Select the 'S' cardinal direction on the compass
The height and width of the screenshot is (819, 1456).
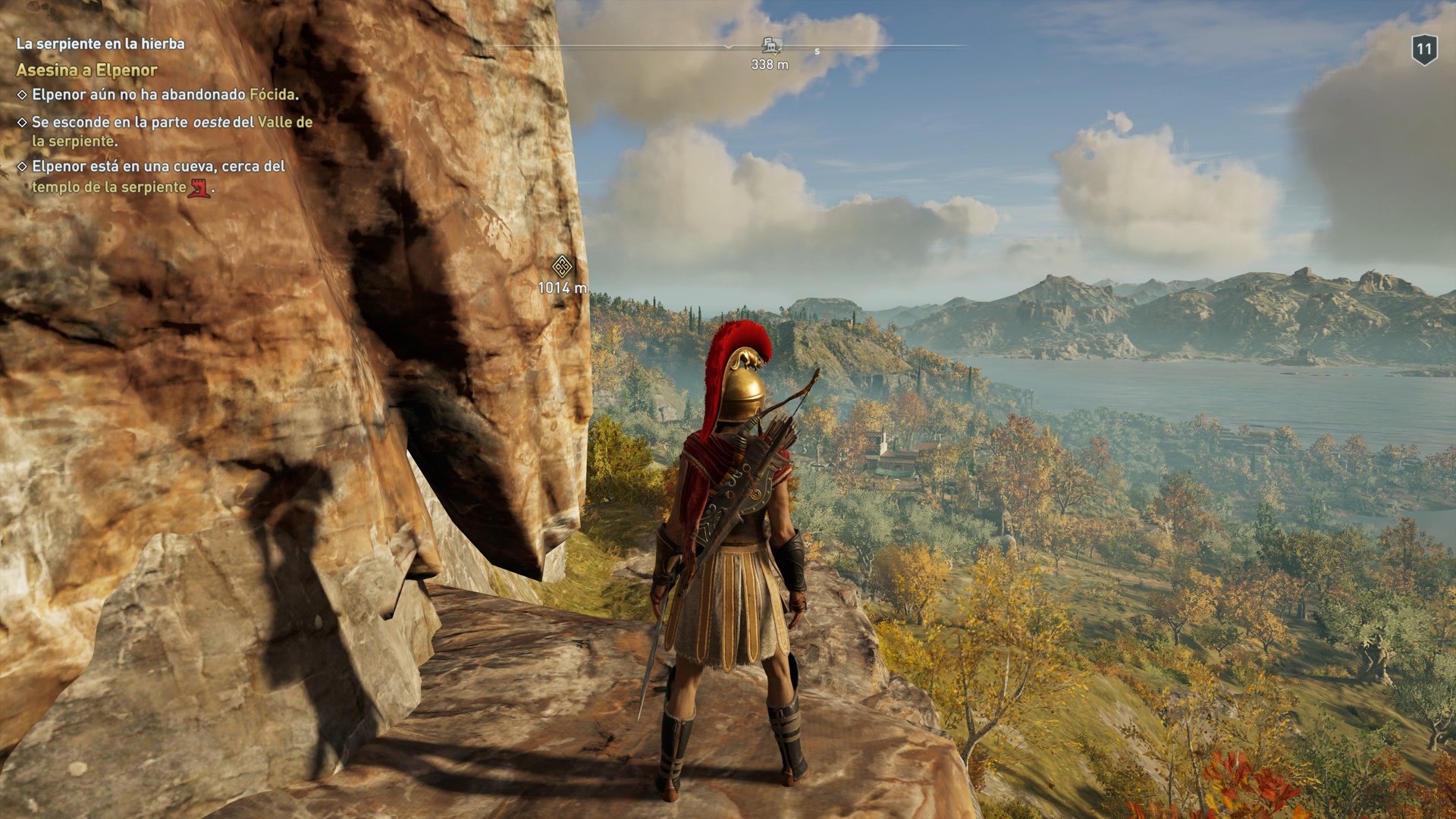[816, 51]
